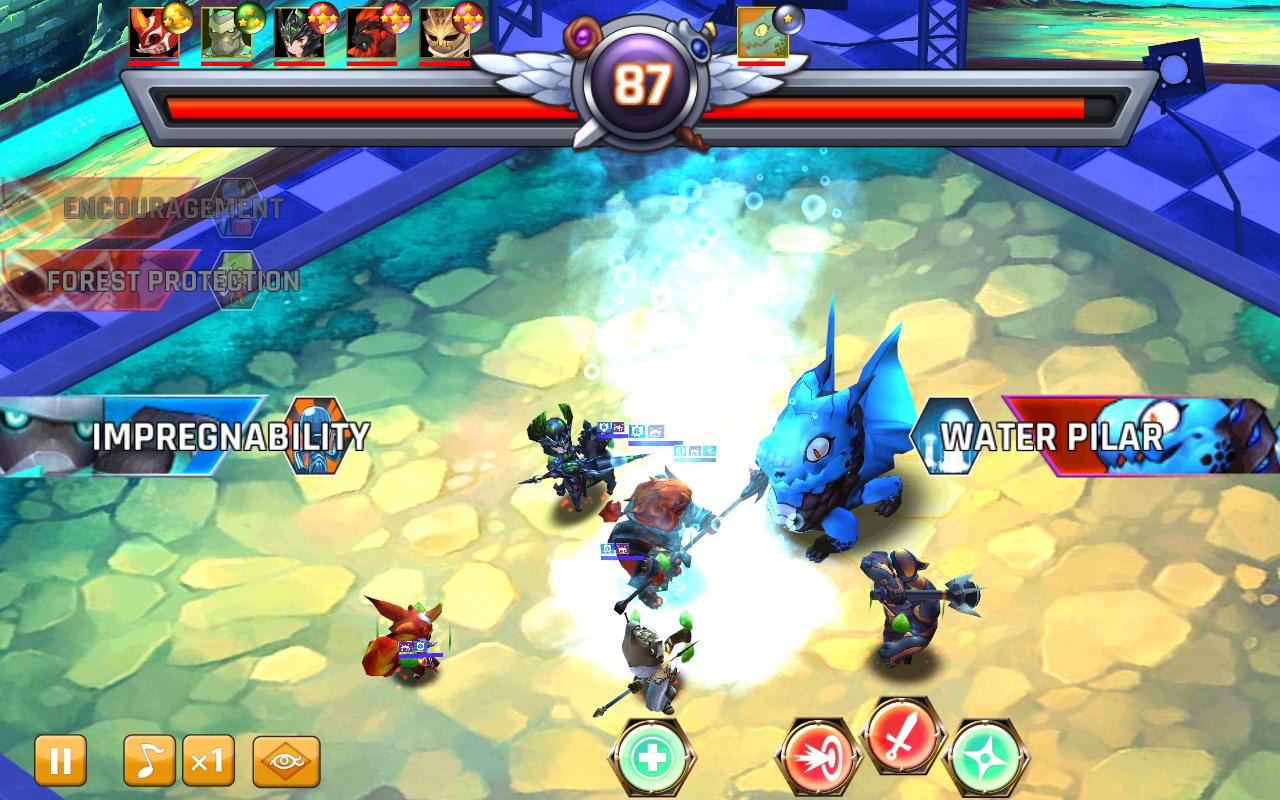Click the green lizard enemy portrait
Image resolution: width=1280 pixels, height=800 pixels.
762,33
